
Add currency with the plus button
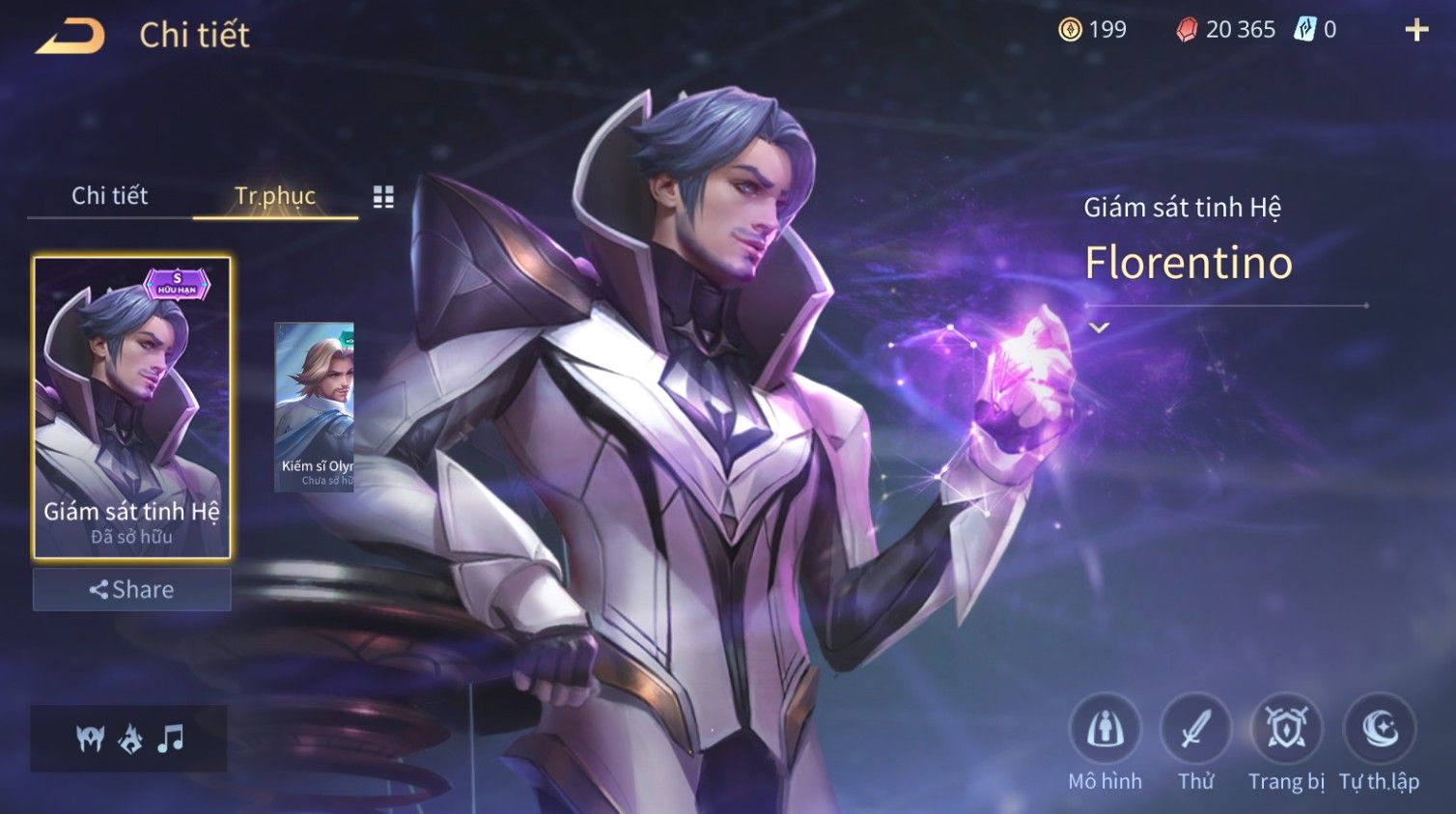(1415, 30)
